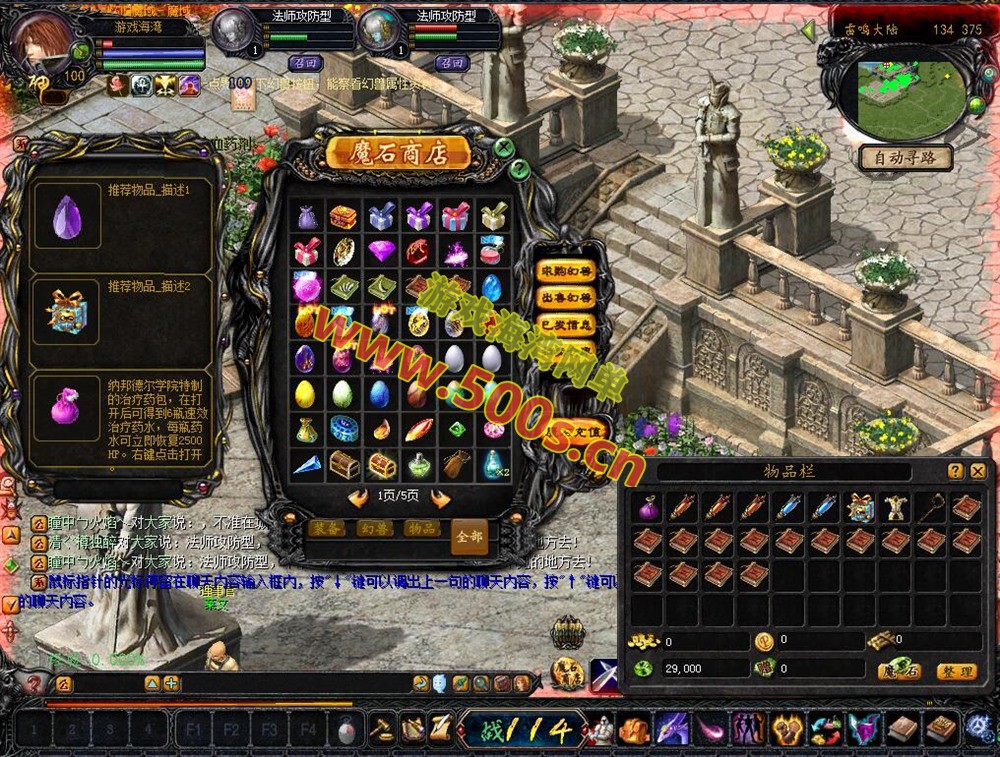
Task: Click the 整理 sort button
Action: tap(956, 672)
